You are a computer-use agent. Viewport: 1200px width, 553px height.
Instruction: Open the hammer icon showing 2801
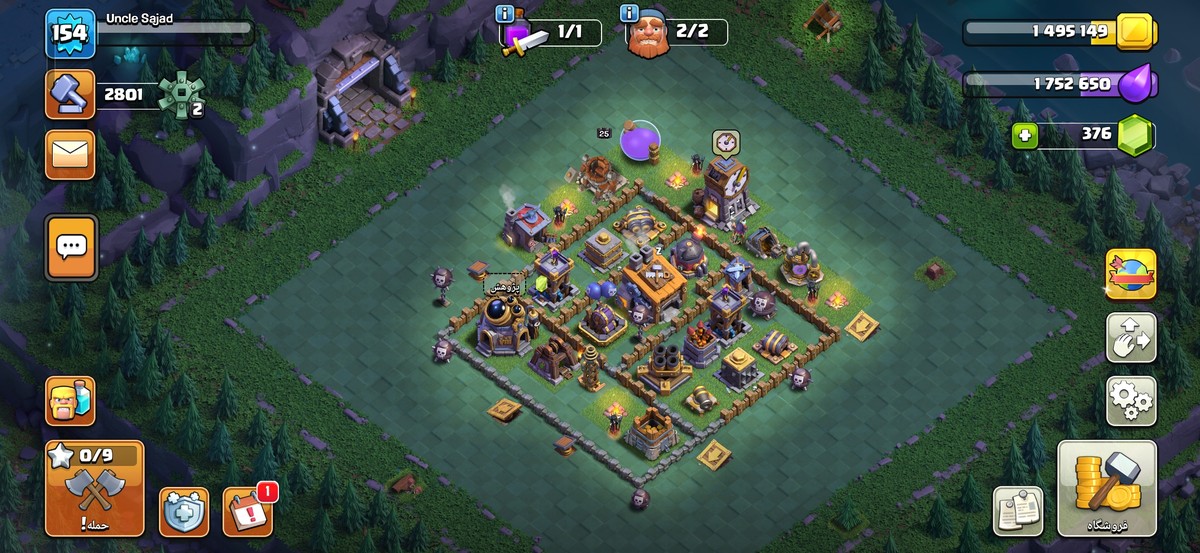click(70, 95)
